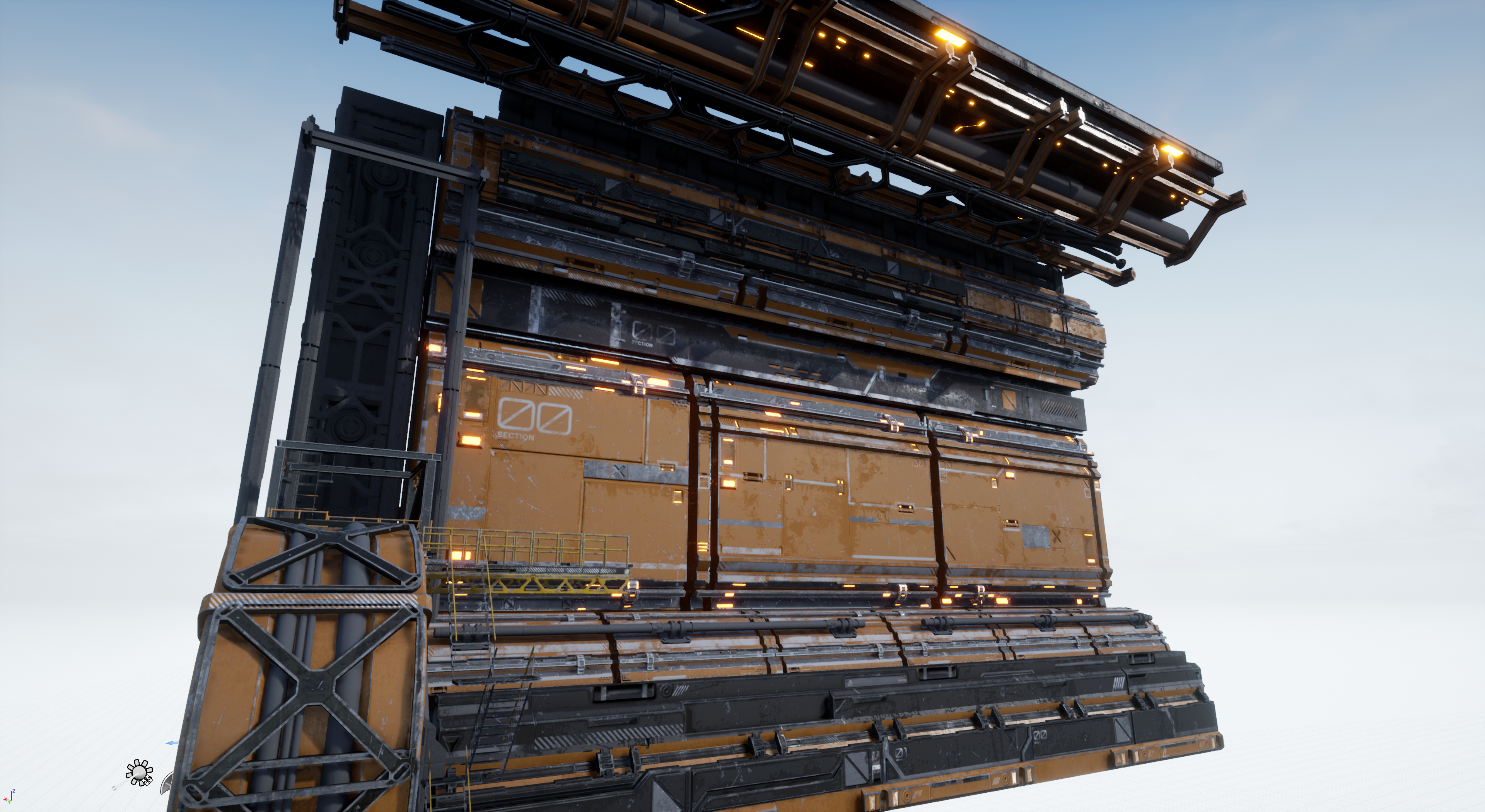This screenshot has height=812, width=1485.
Task: Select the directional light sun icon
Action: tap(139, 772)
